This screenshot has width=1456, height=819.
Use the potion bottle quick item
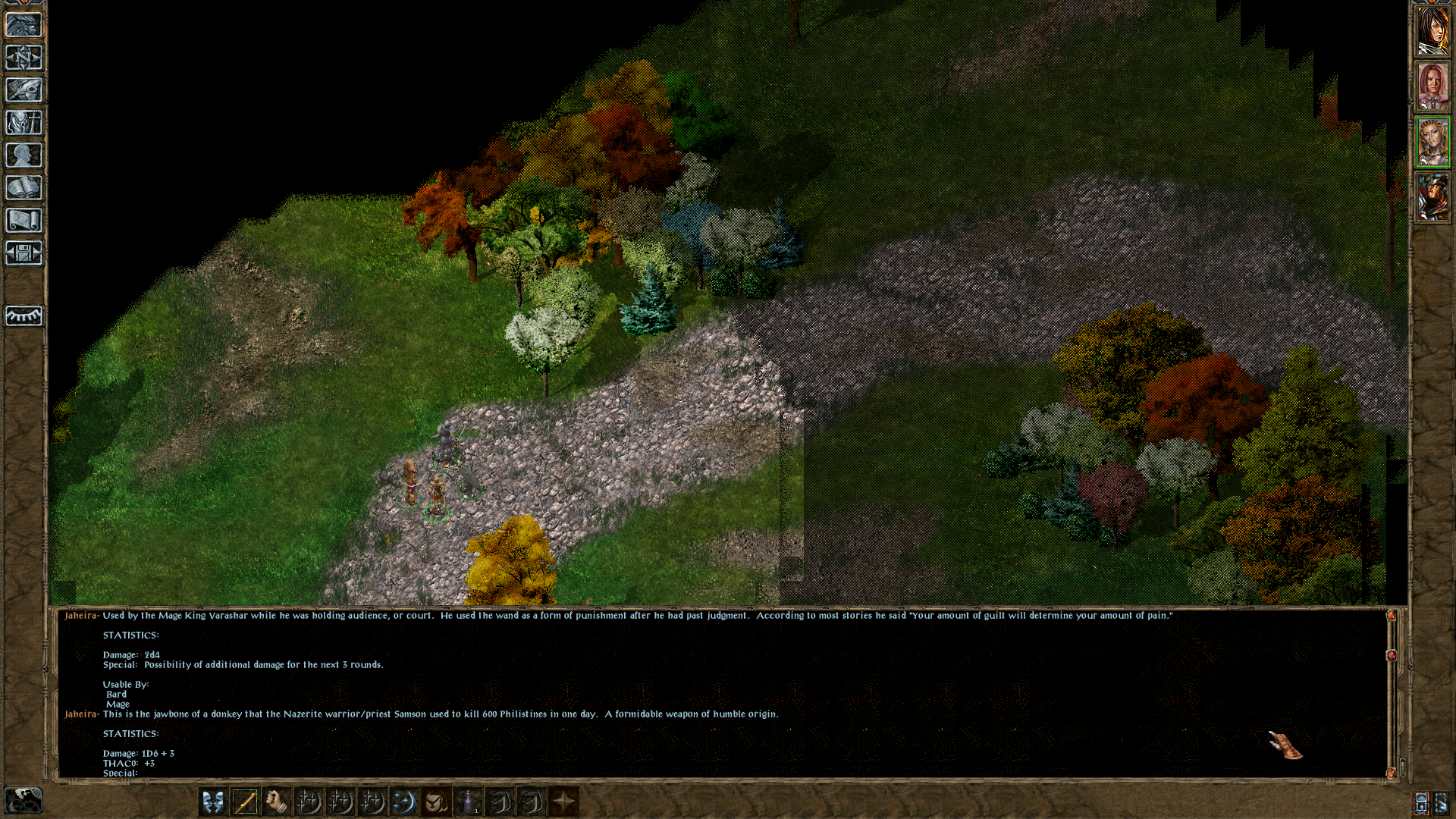point(468,802)
